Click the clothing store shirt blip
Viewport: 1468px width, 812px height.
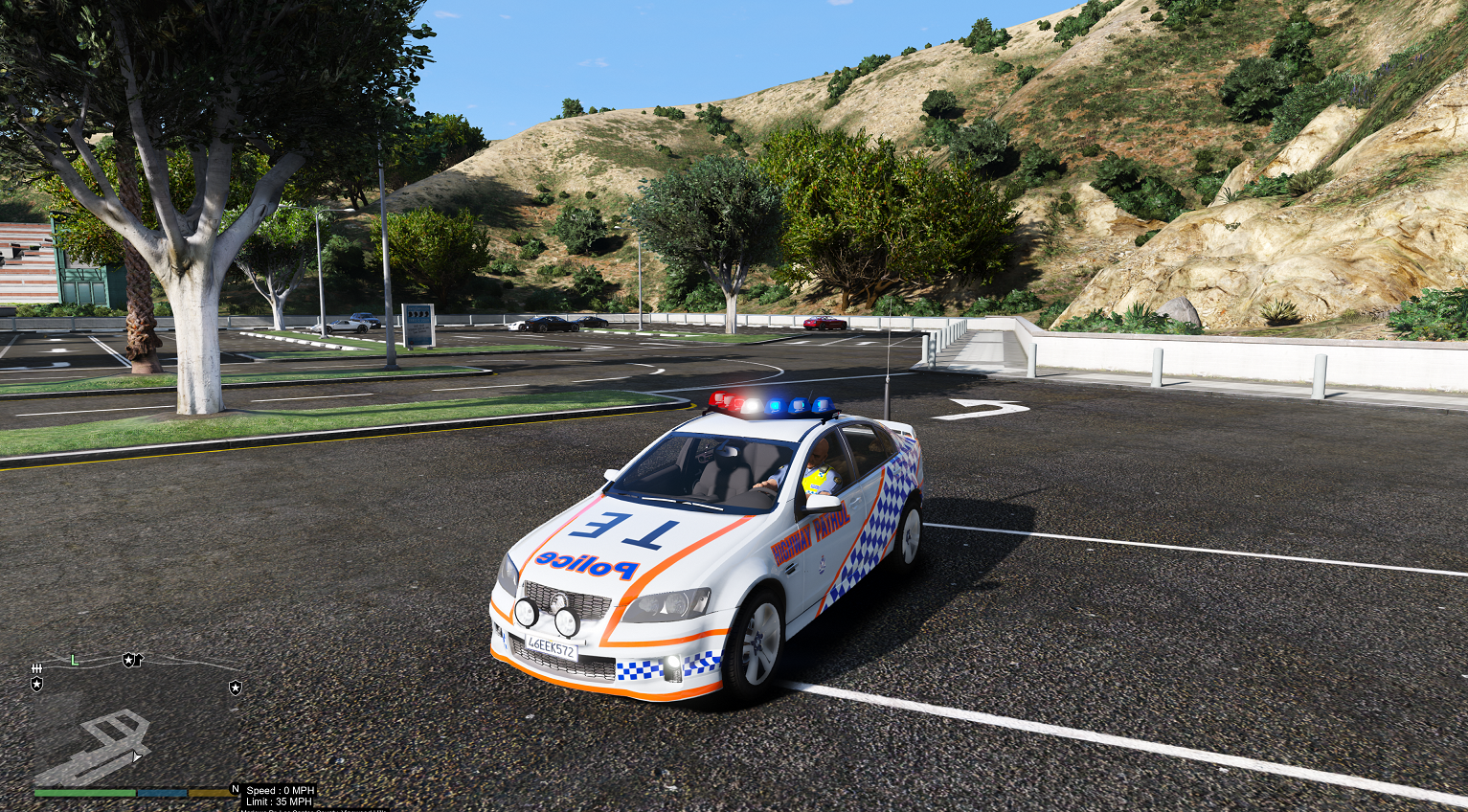[x=139, y=660]
